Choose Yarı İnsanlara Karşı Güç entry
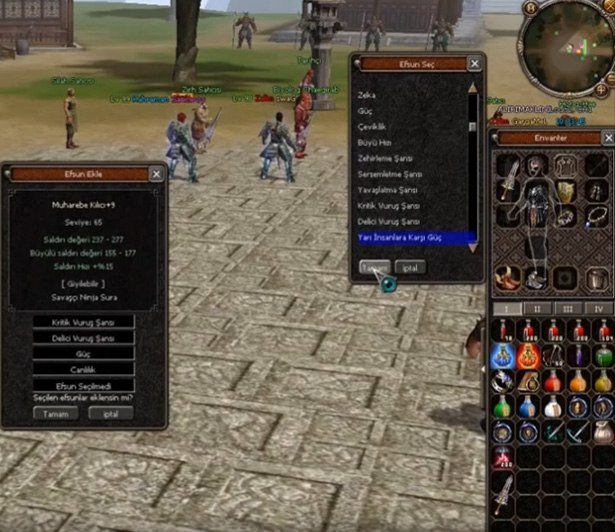 [x=400, y=237]
